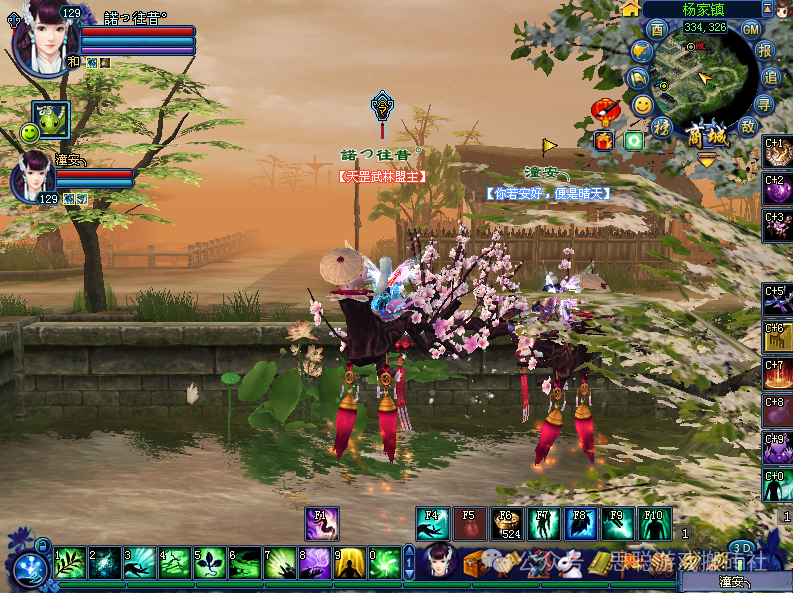This screenshot has height=593, width=793.
Task: Activate the F4 skill slot
Action: coord(433,524)
